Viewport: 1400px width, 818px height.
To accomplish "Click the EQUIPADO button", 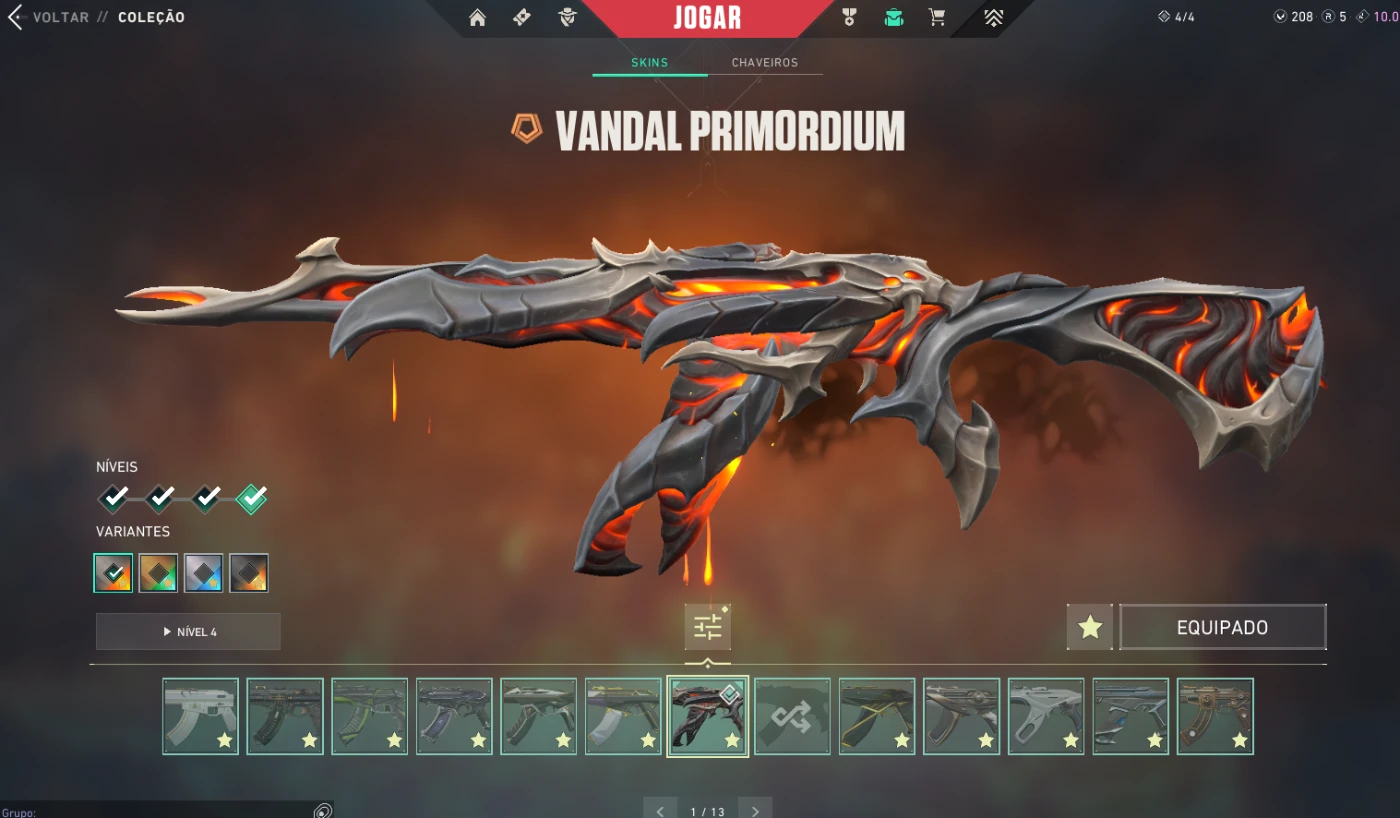I will point(1222,628).
